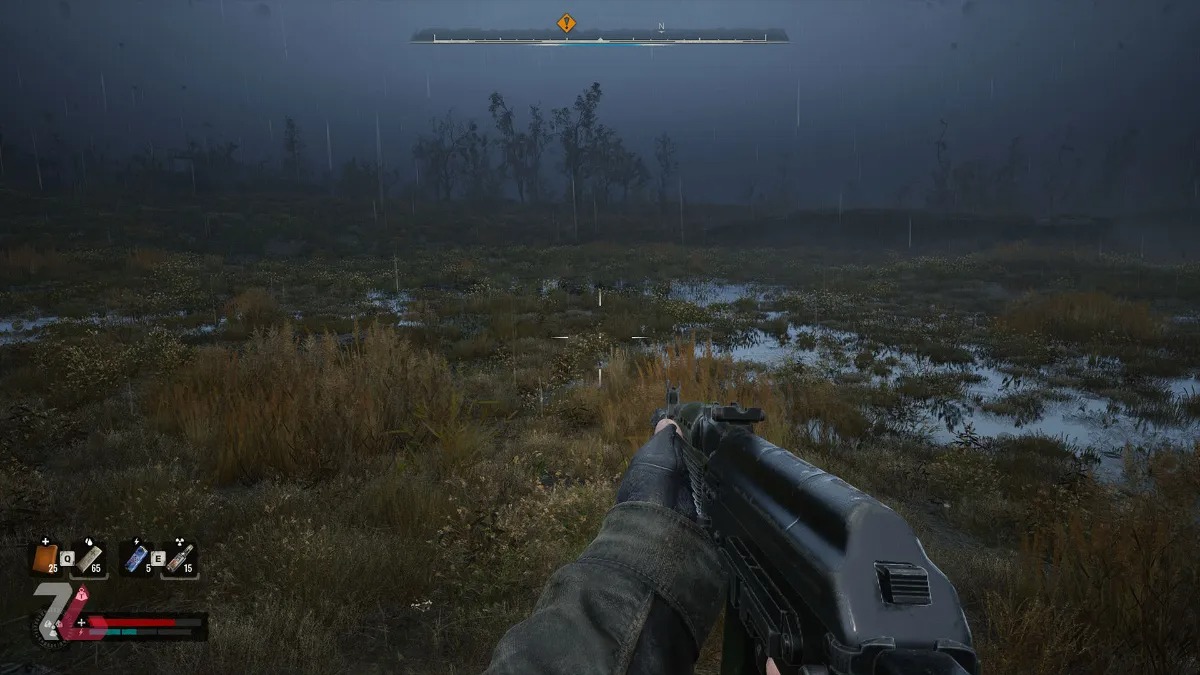Use the vodka bottle quick slot
The image size is (1200, 675).
pyautogui.click(x=179, y=558)
